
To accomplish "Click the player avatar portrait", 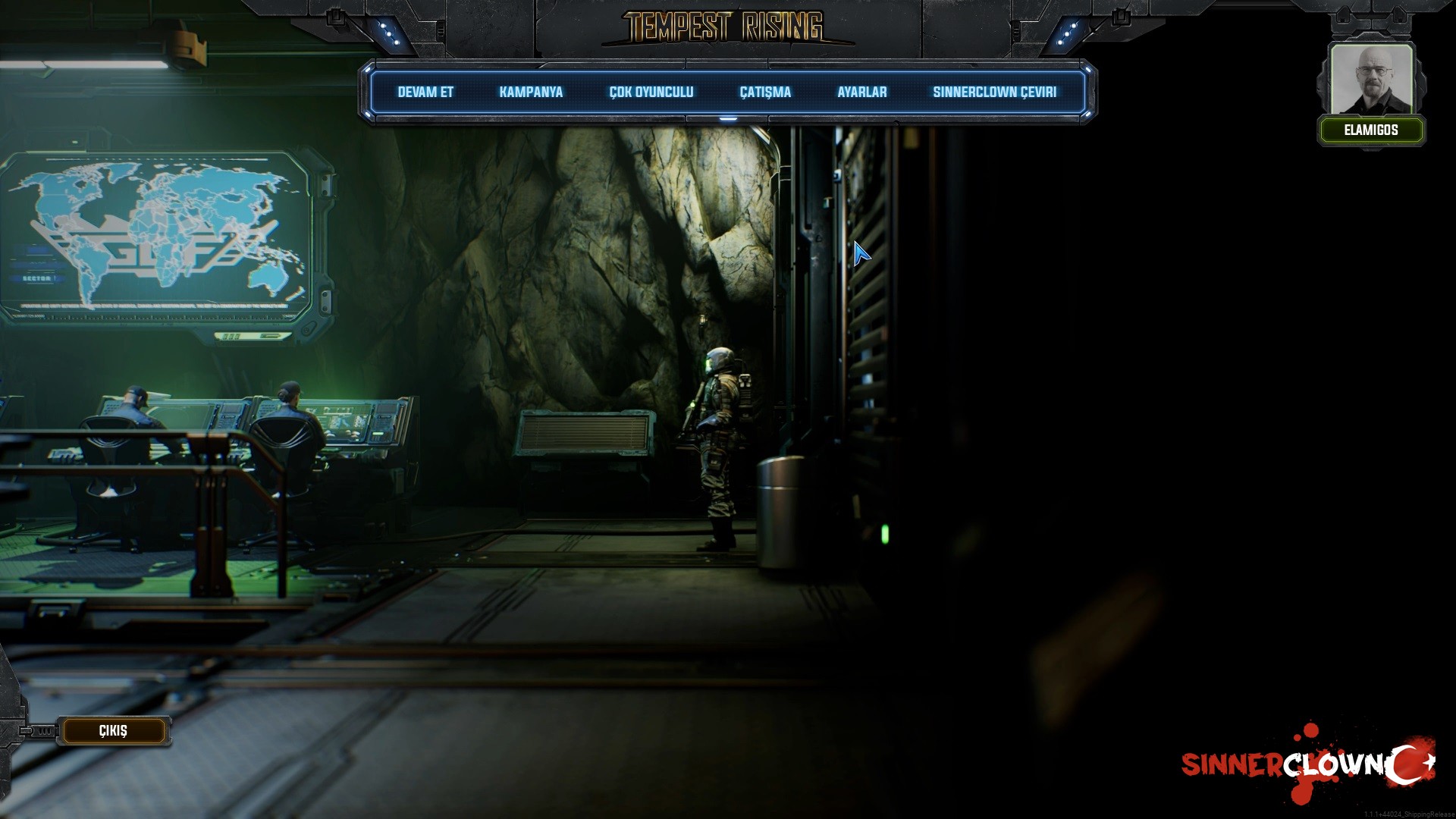I will click(1371, 79).
